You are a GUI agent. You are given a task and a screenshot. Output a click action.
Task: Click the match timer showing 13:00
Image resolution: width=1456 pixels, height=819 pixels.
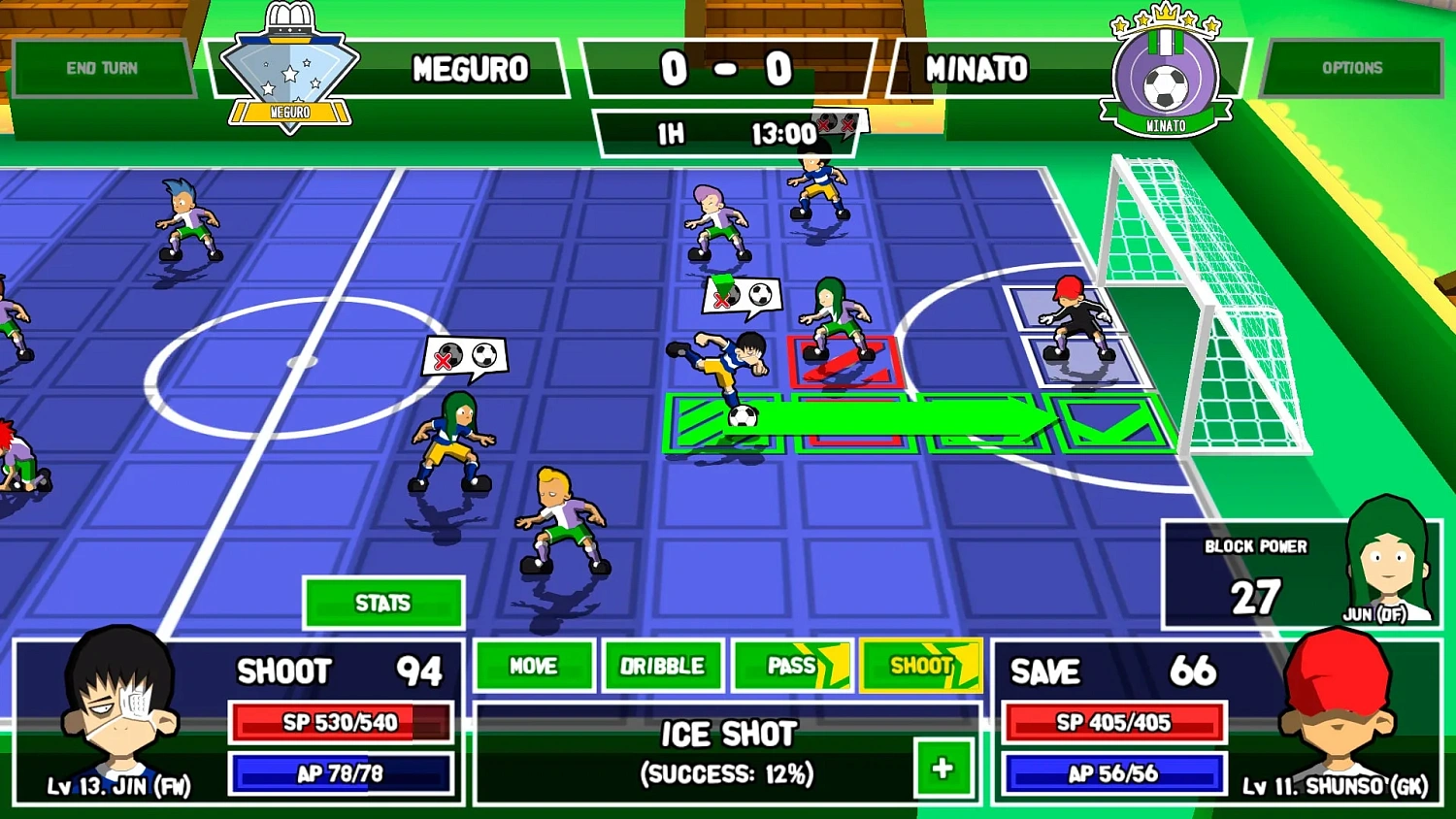pyautogui.click(x=786, y=134)
